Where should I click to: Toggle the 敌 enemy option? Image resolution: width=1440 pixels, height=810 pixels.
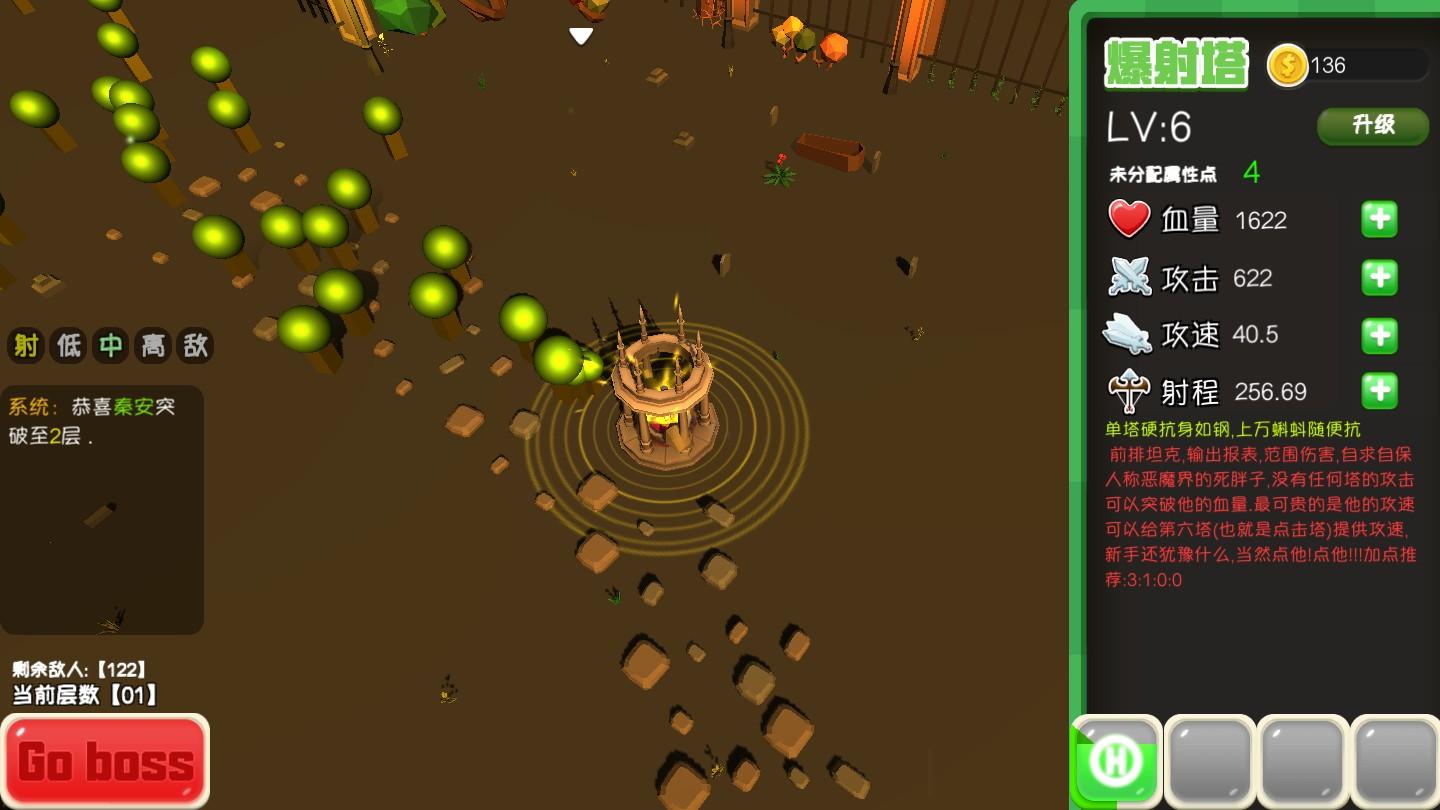pyautogui.click(x=194, y=346)
